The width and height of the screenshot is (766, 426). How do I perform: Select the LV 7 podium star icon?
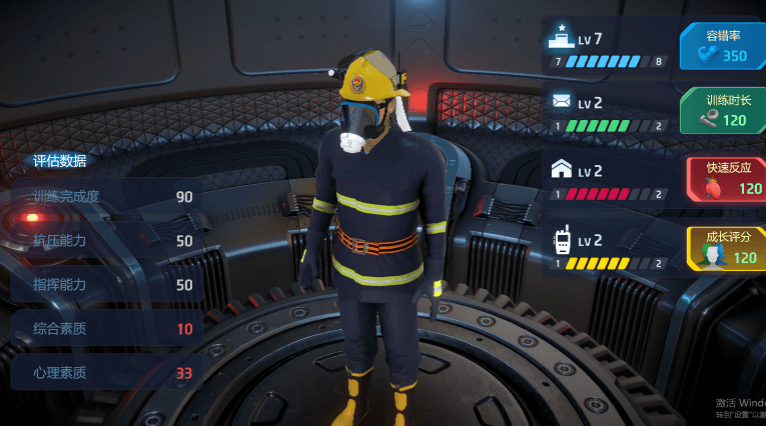(x=561, y=38)
